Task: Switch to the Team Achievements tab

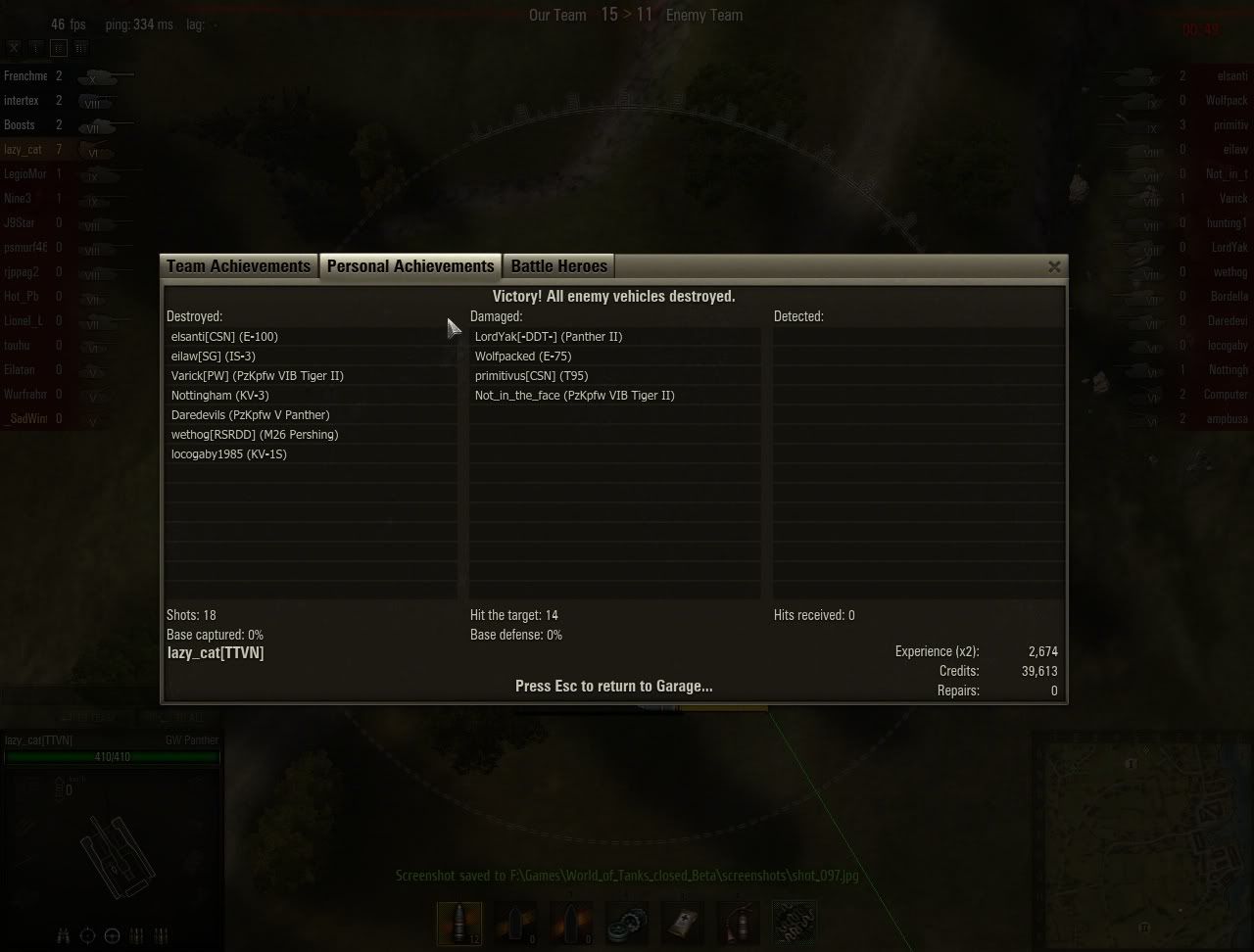Action: coord(238,266)
